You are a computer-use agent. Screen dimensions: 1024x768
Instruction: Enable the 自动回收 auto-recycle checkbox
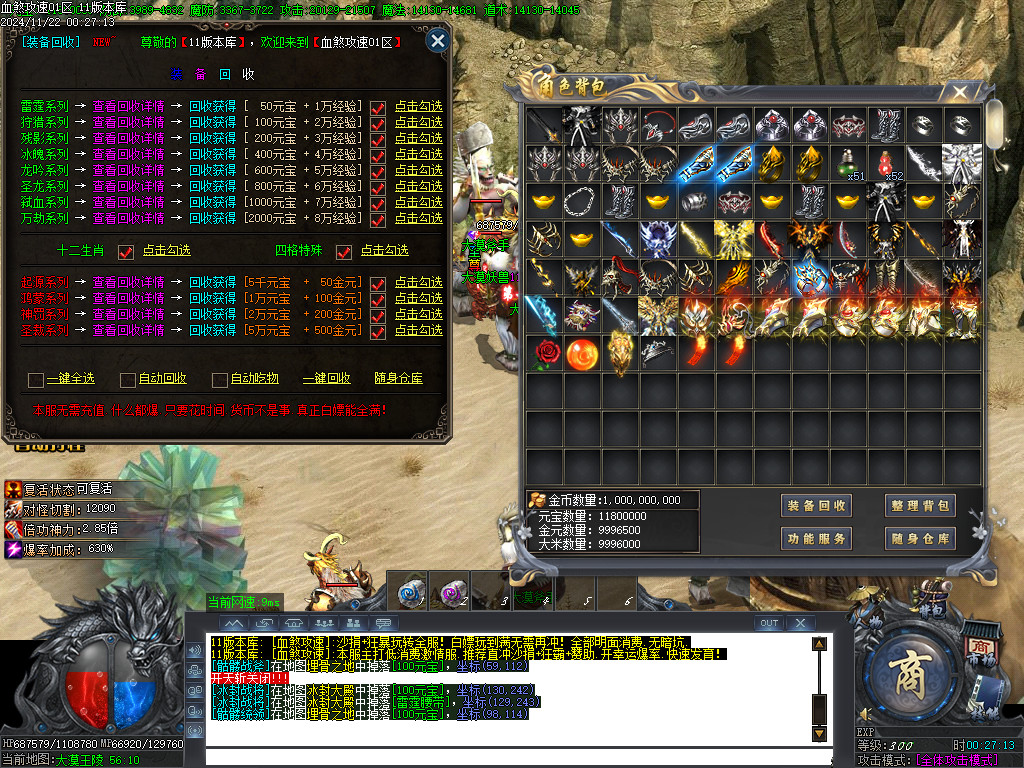click(128, 379)
